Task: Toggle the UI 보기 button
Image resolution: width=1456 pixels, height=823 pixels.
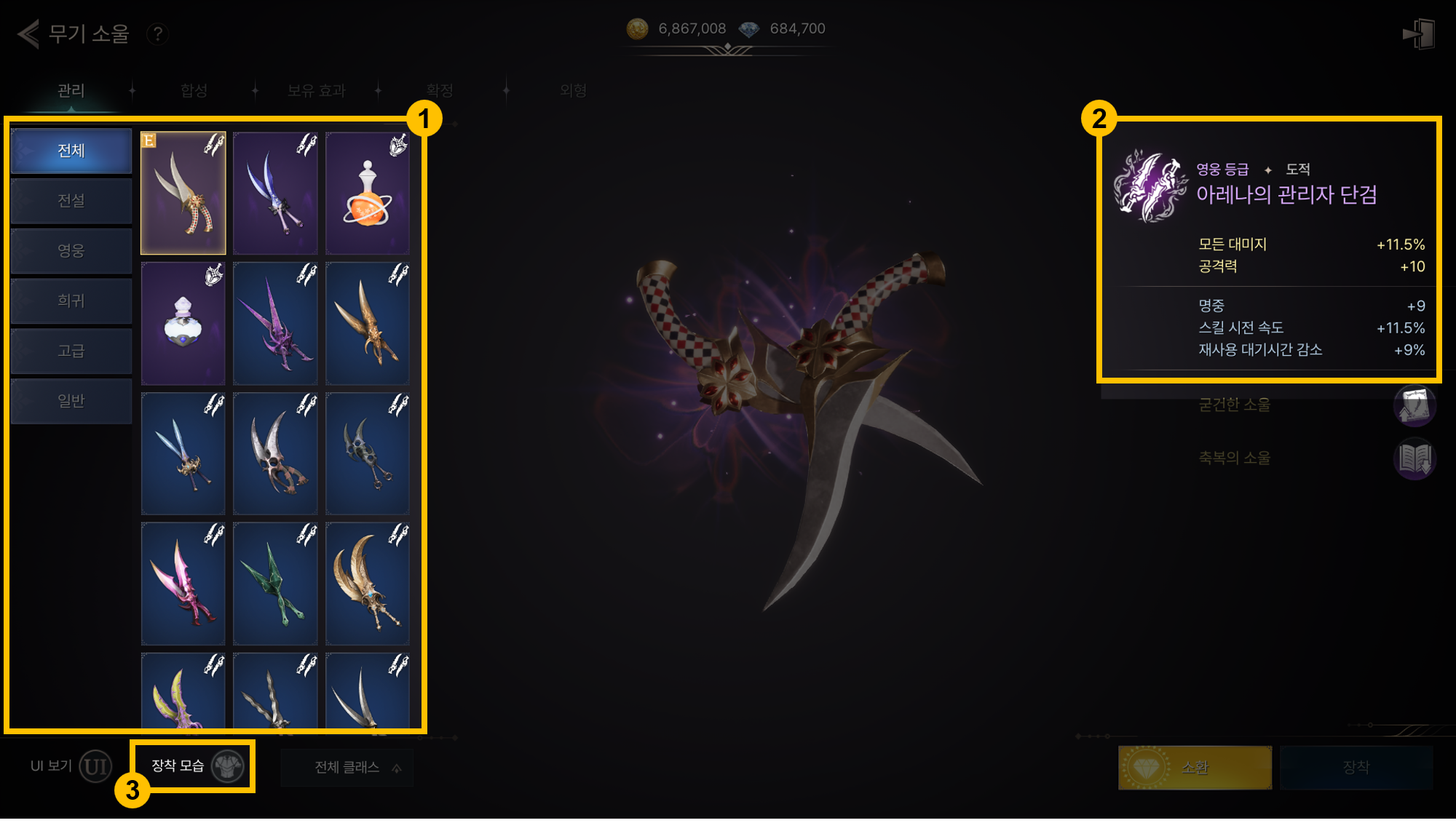Action: click(95, 766)
